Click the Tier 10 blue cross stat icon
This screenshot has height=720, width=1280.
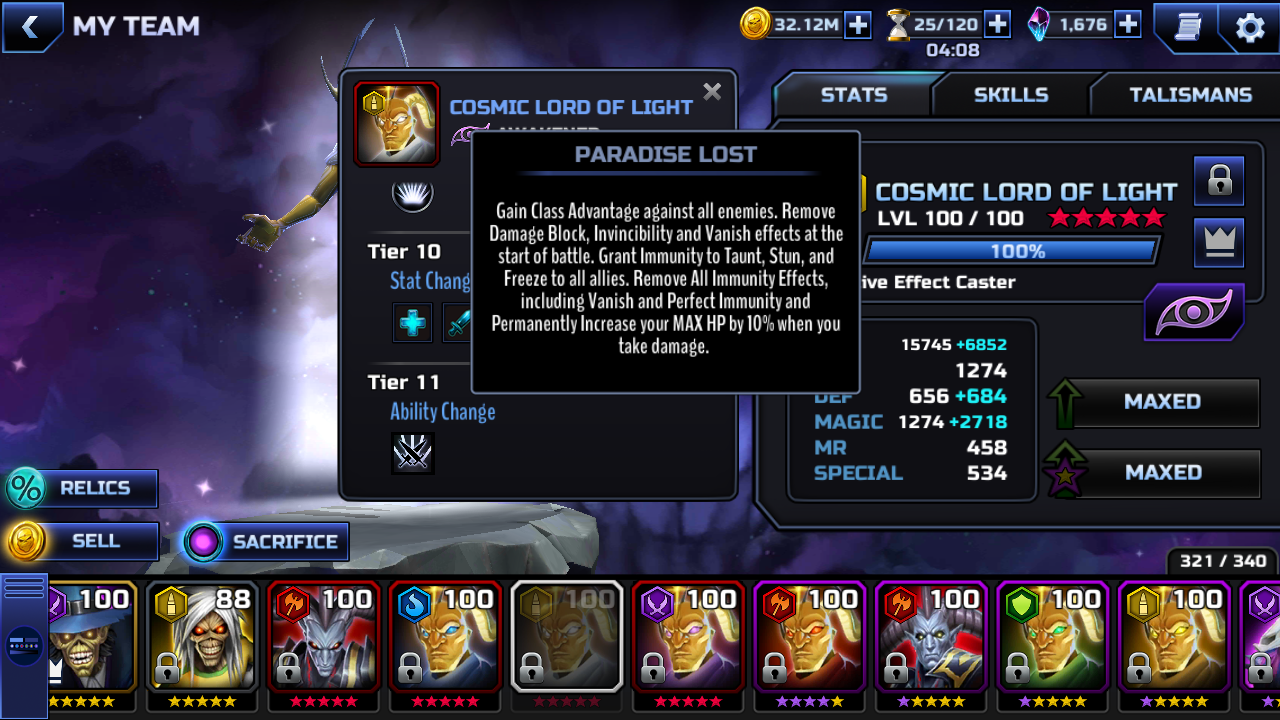[x=412, y=323]
